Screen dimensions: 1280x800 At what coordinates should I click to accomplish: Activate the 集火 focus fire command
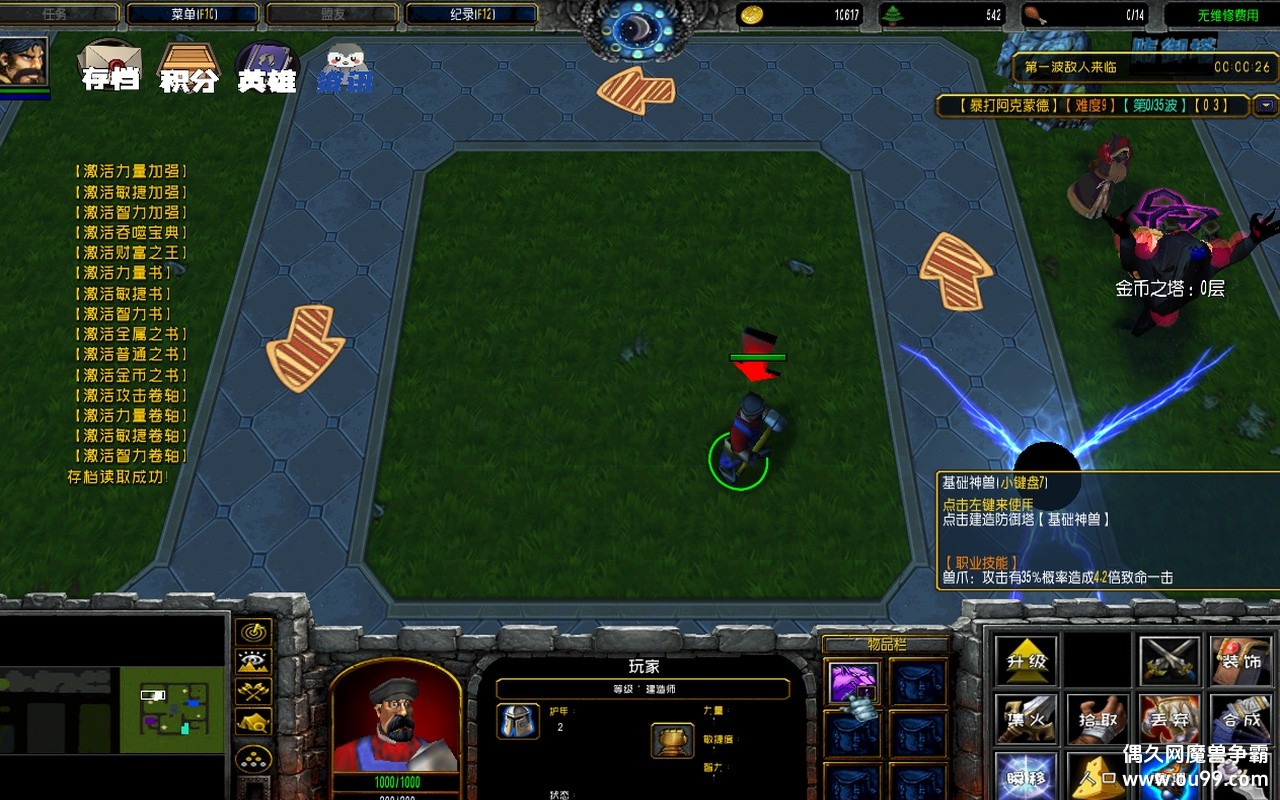[x=1026, y=719]
